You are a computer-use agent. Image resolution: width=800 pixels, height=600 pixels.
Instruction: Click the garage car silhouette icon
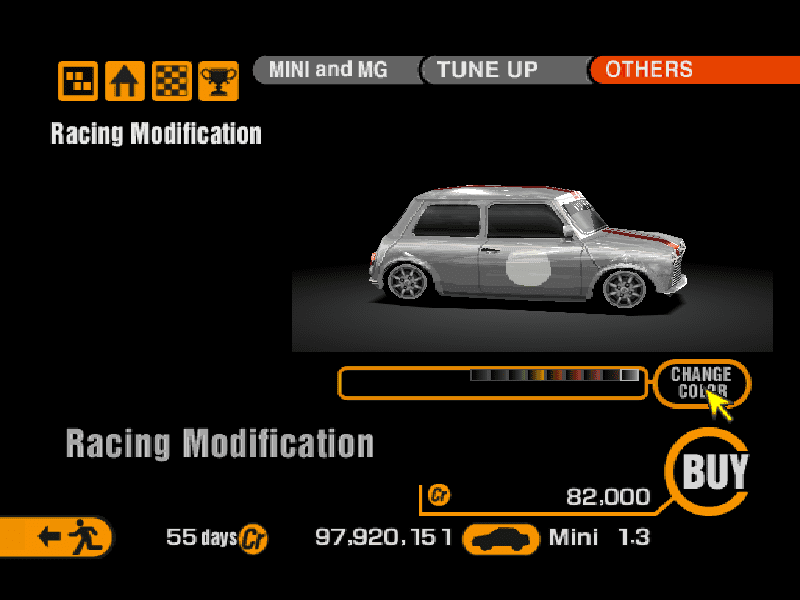(x=504, y=539)
